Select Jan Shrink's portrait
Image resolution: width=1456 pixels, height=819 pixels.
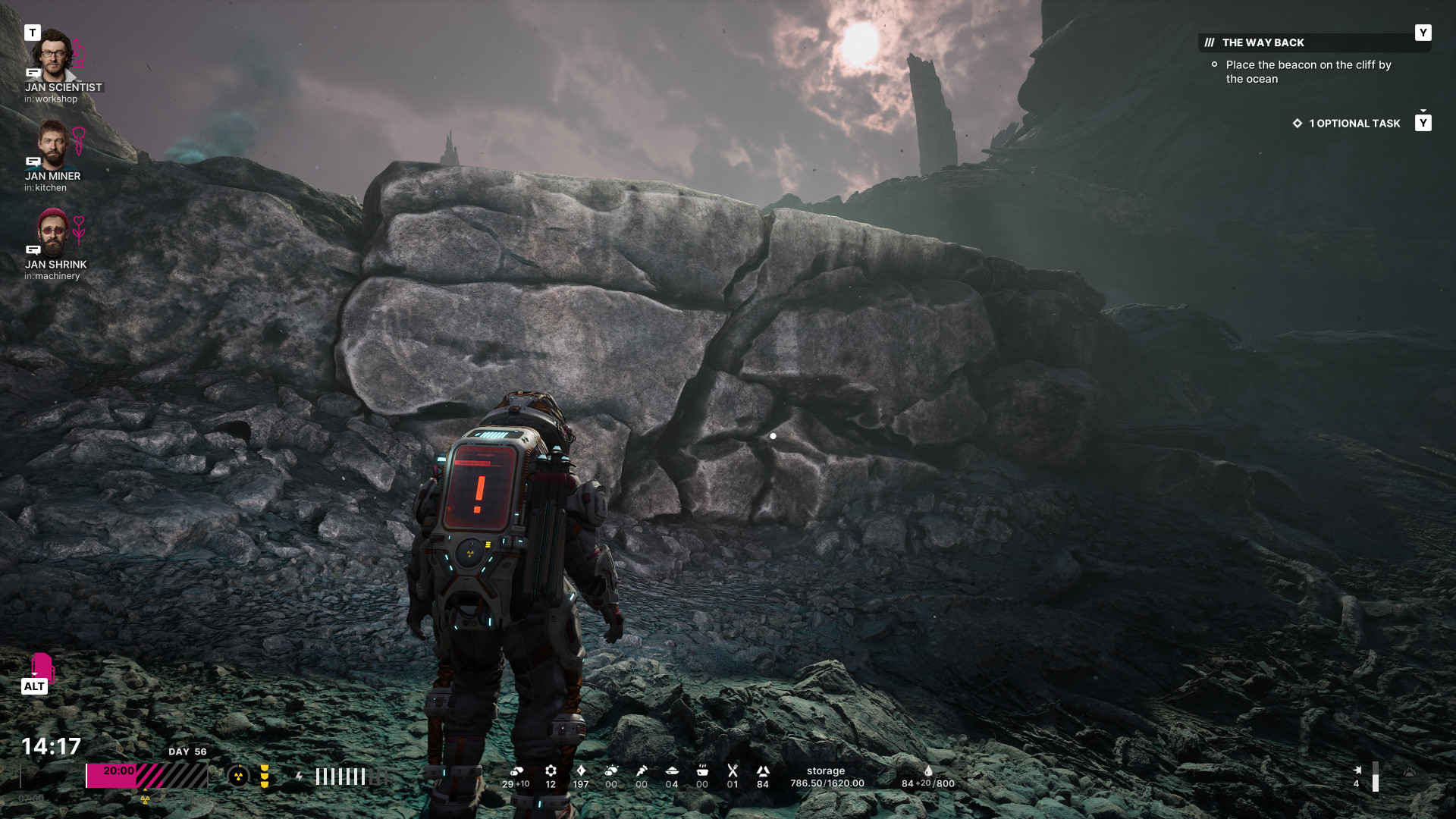52,232
